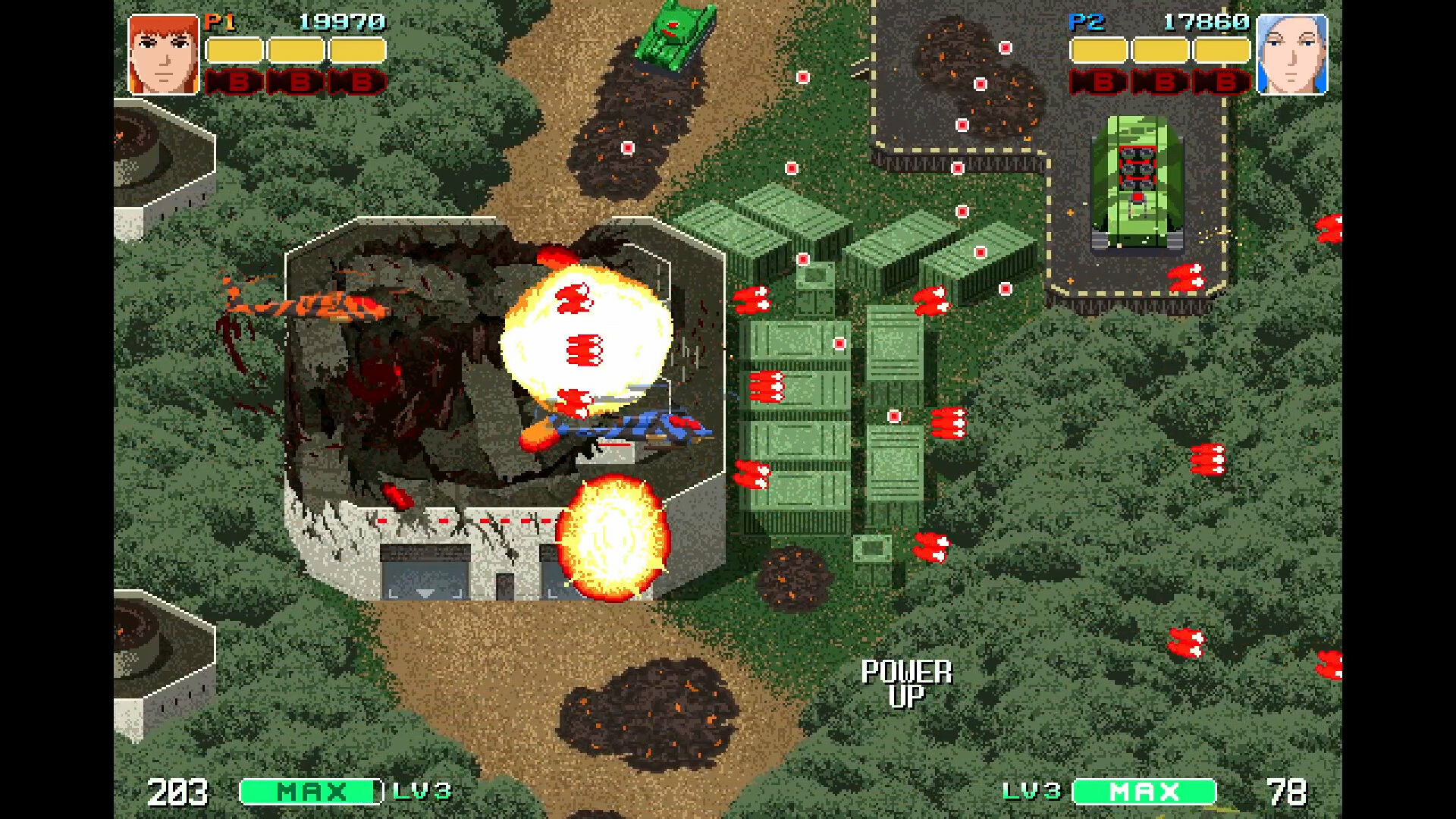Image resolution: width=1456 pixels, height=819 pixels.
Task: Select Player 2's first bomb icon
Action: [1097, 82]
